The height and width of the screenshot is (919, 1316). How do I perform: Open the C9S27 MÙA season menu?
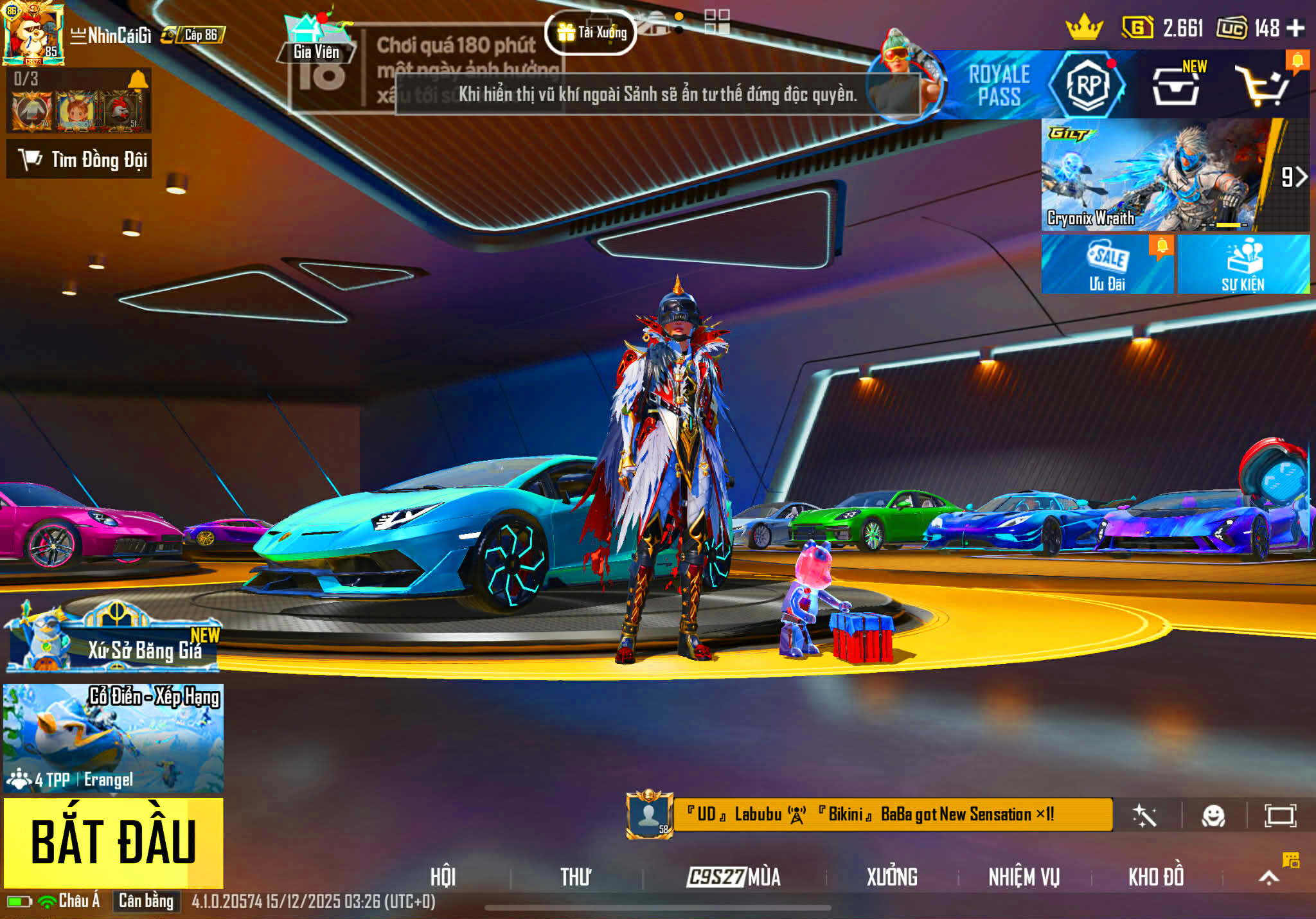[734, 877]
